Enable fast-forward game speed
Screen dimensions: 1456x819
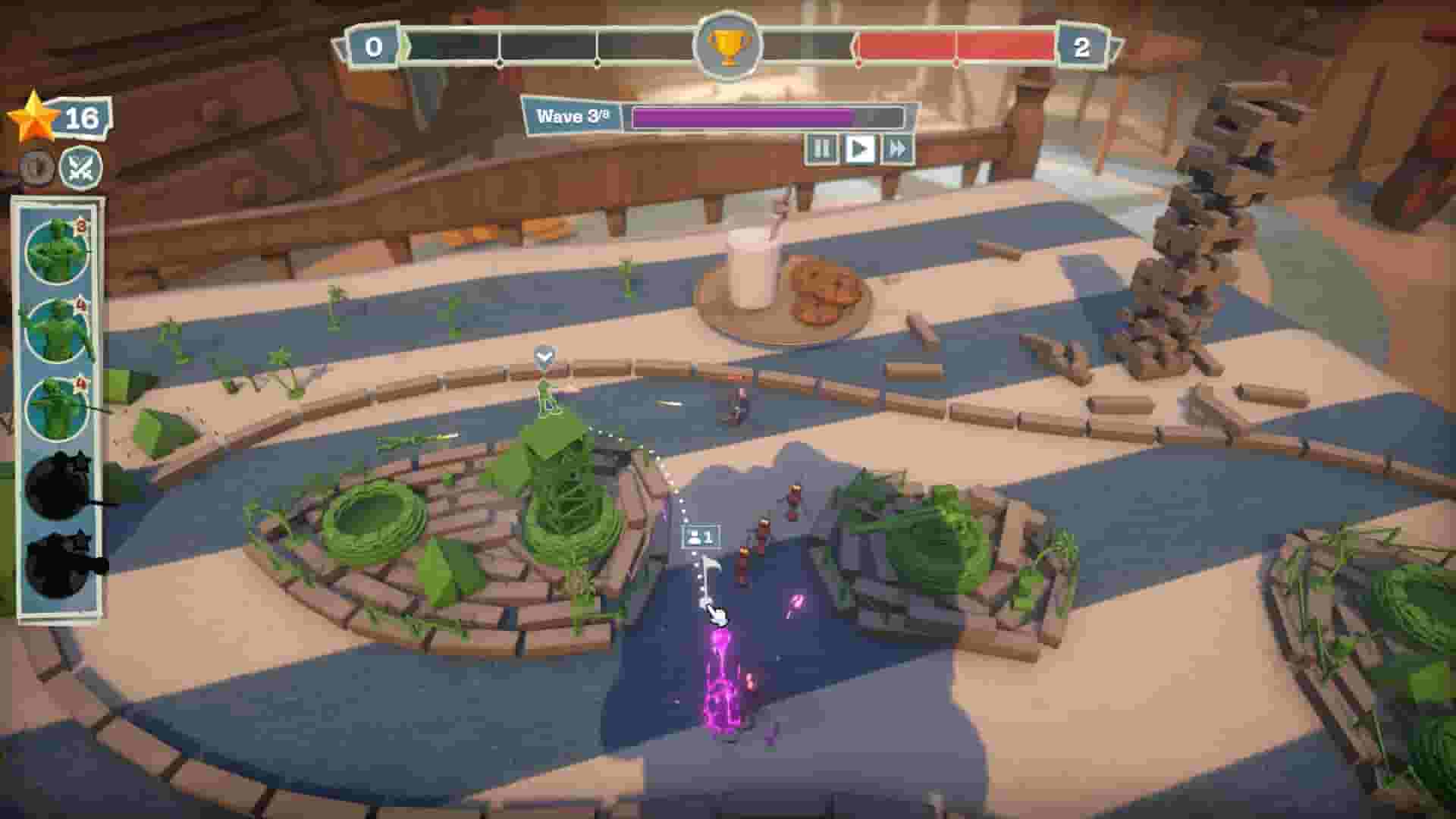(x=897, y=149)
